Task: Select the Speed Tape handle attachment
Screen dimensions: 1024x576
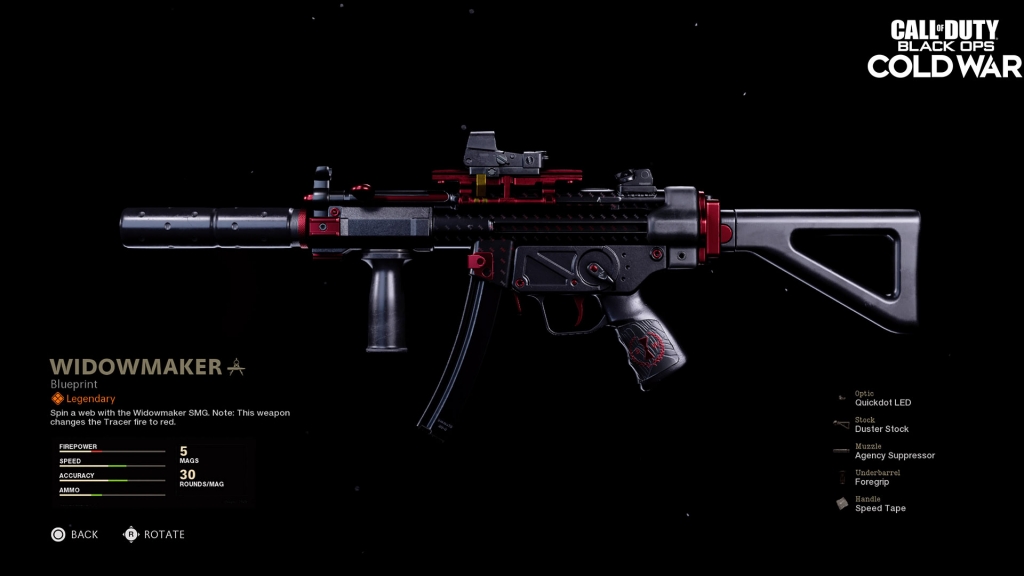Action: 880,508
